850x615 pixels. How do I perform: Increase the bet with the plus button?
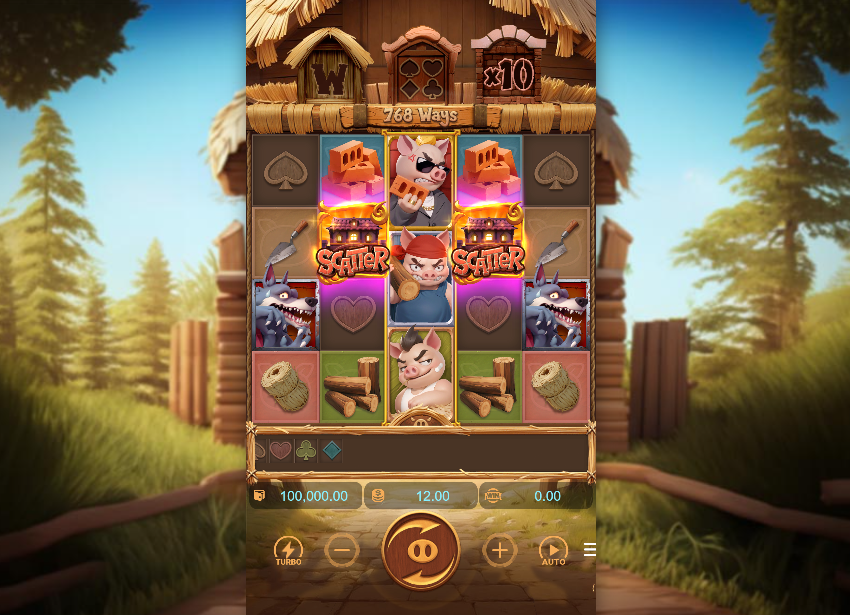(499, 550)
